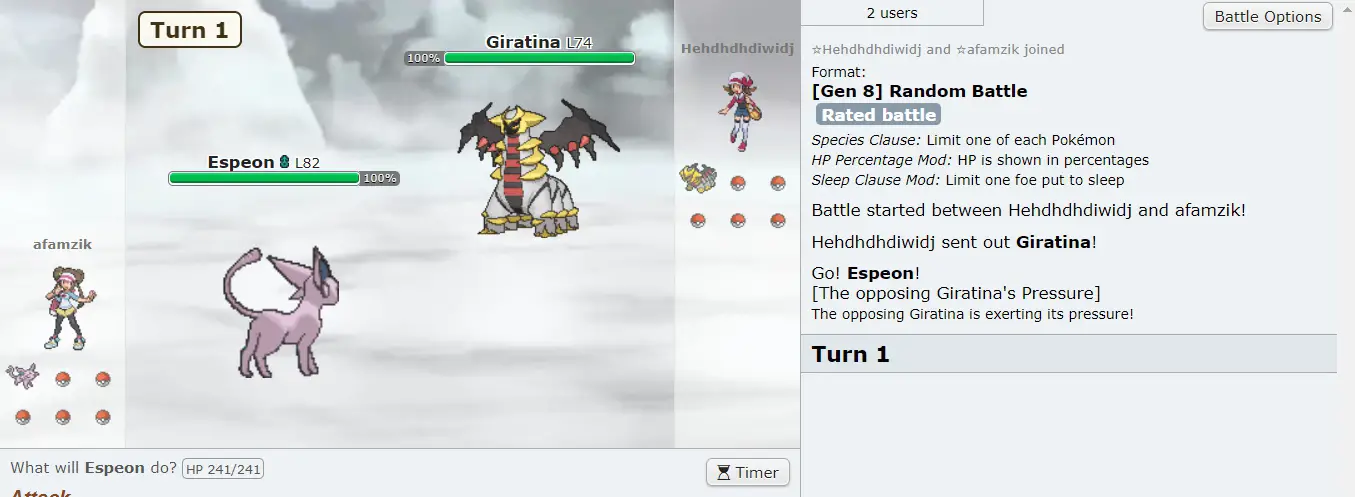Start the battle Timer
1355x497 pixels.
(747, 473)
